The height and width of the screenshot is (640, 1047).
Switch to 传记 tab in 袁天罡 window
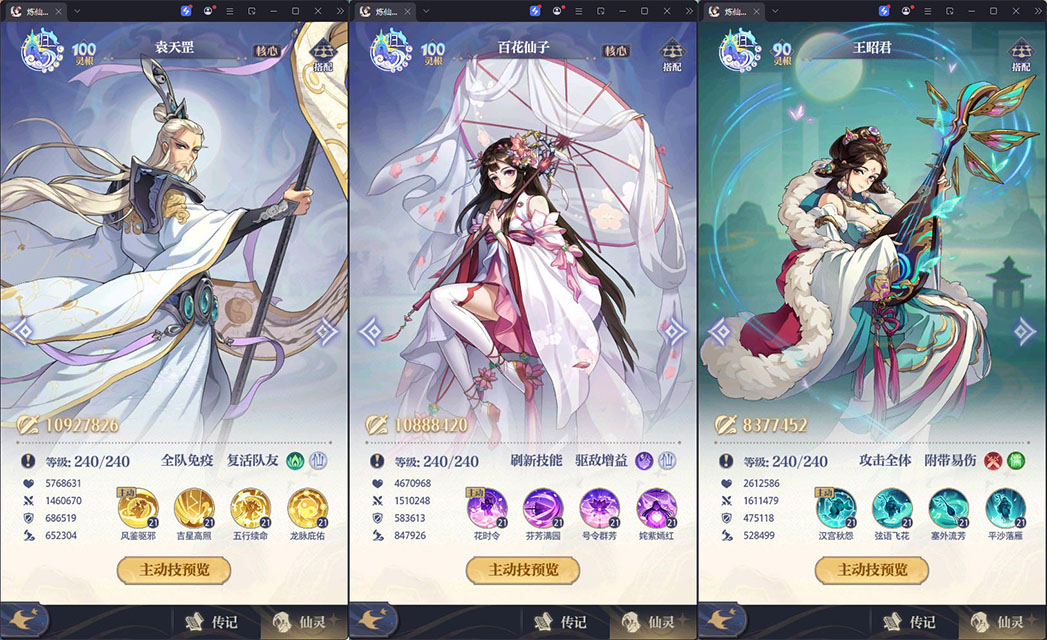pyautogui.click(x=215, y=622)
